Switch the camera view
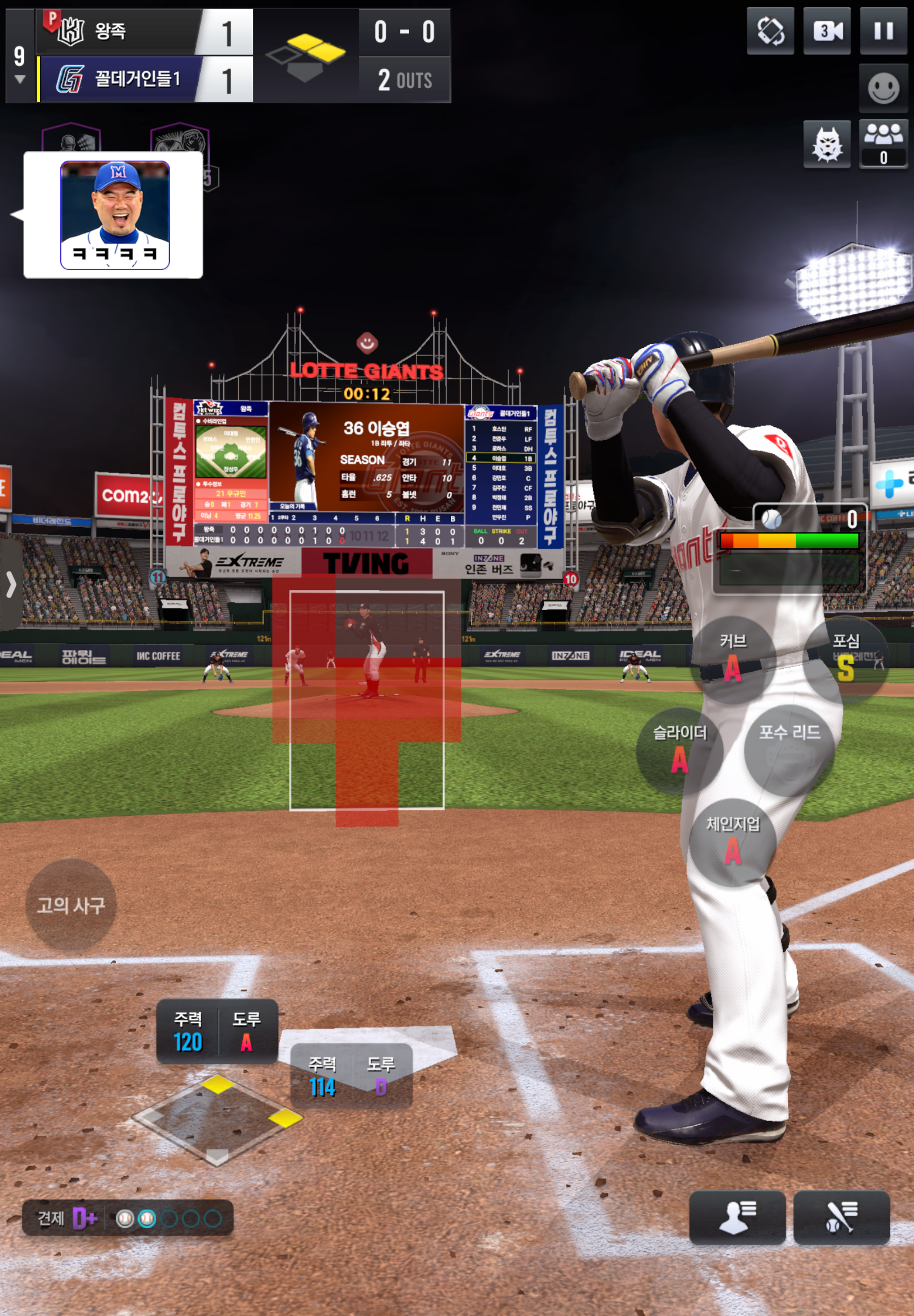This screenshot has height=1316, width=914. (826, 31)
